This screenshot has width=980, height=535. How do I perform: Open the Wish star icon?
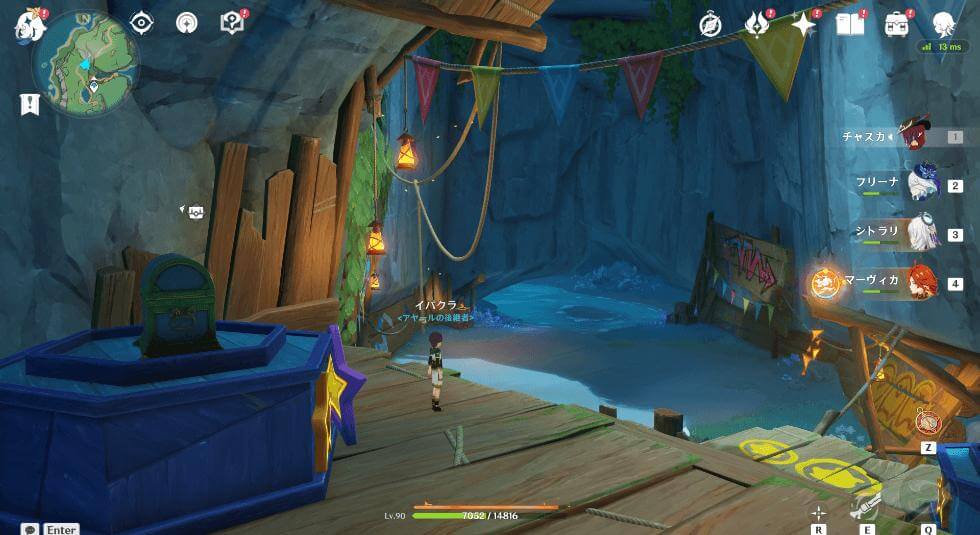tap(803, 24)
